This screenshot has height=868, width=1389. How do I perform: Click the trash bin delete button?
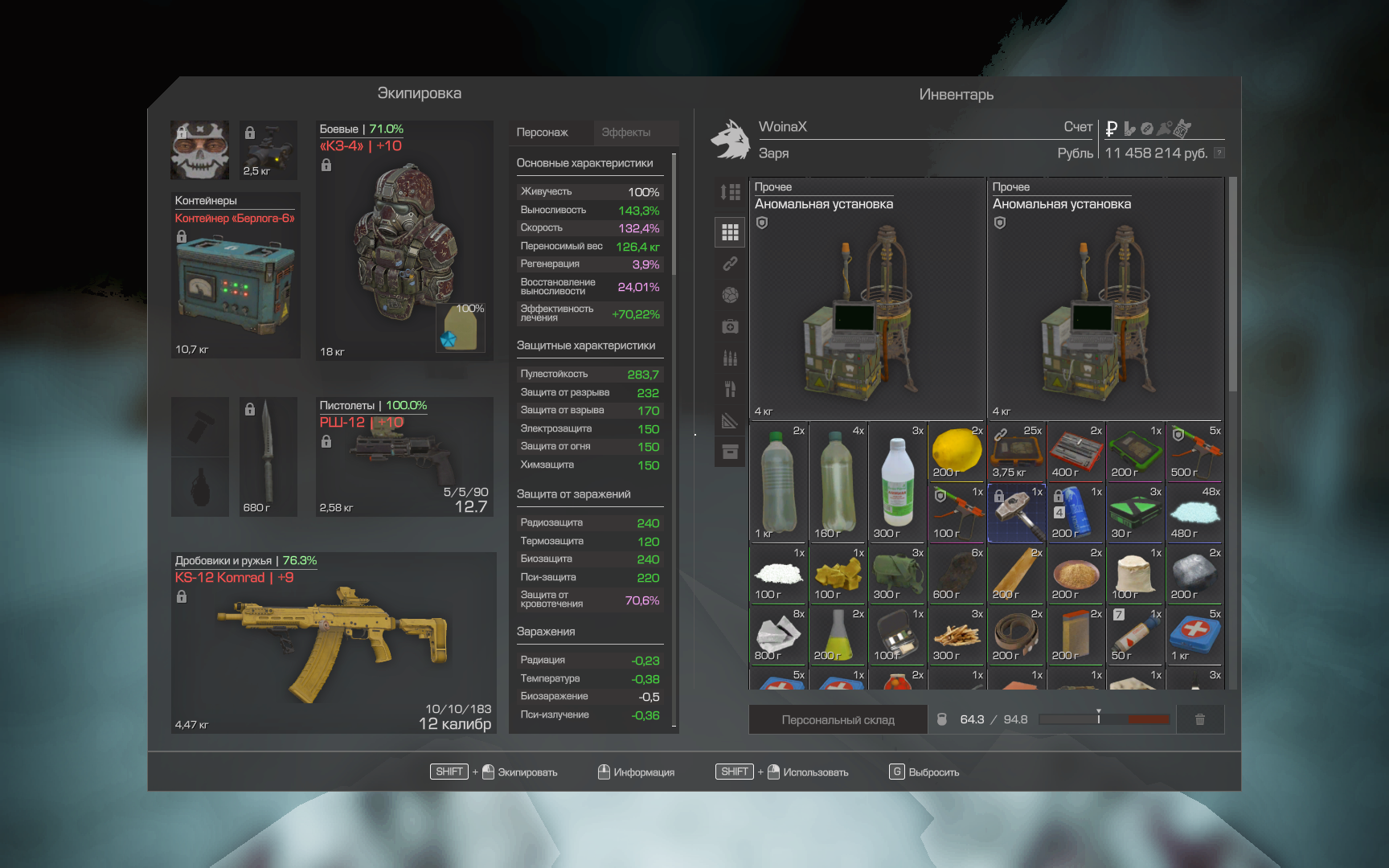(x=1199, y=720)
